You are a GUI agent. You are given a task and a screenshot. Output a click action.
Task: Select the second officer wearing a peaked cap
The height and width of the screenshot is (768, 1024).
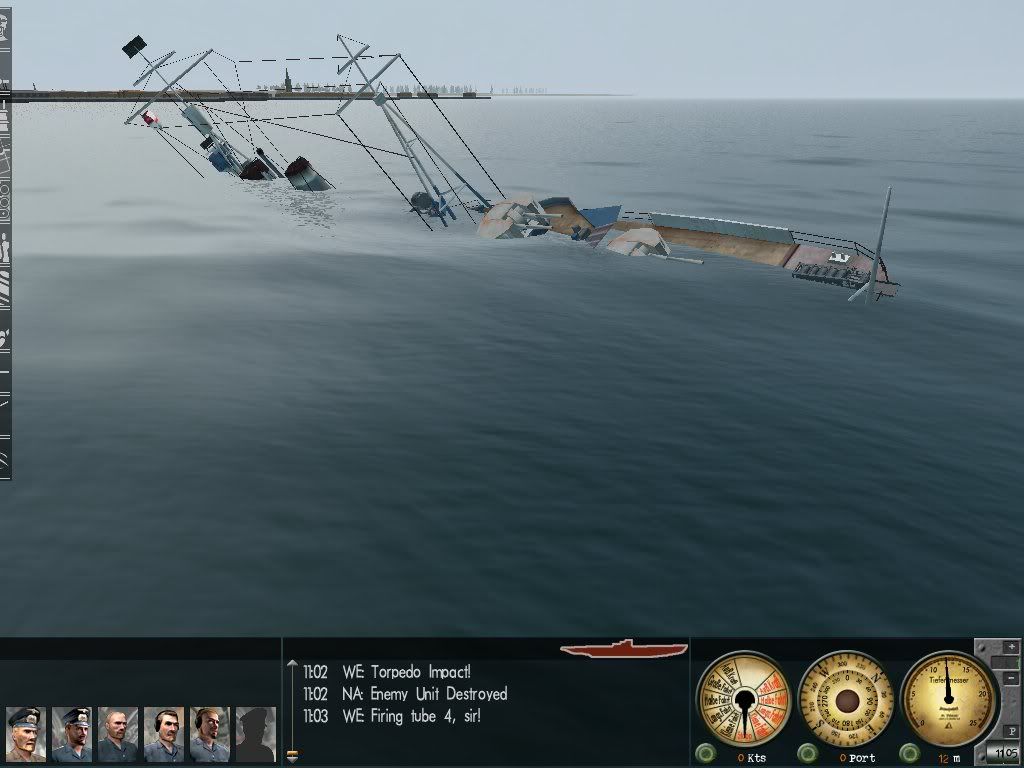click(72, 735)
